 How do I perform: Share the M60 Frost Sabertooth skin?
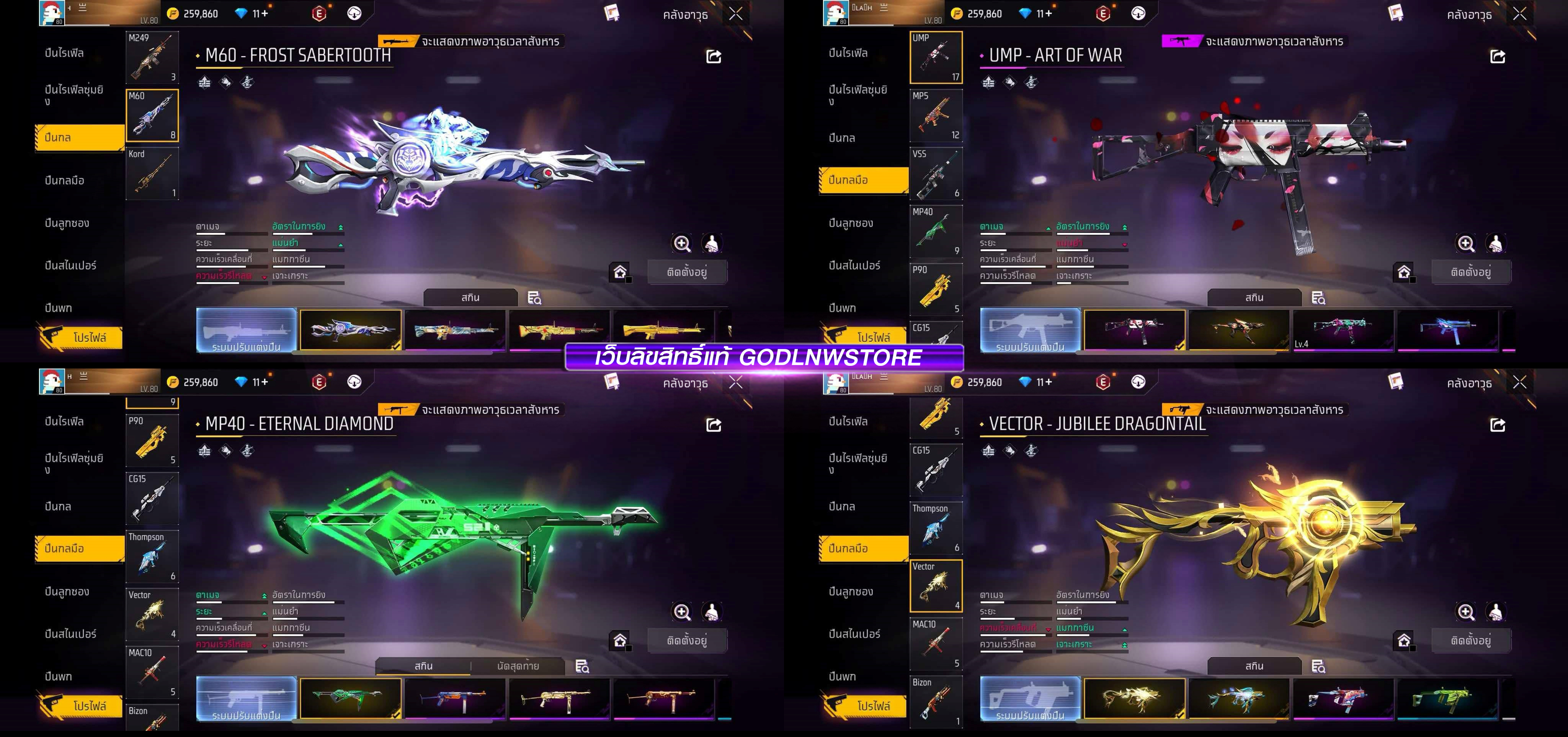tap(714, 57)
